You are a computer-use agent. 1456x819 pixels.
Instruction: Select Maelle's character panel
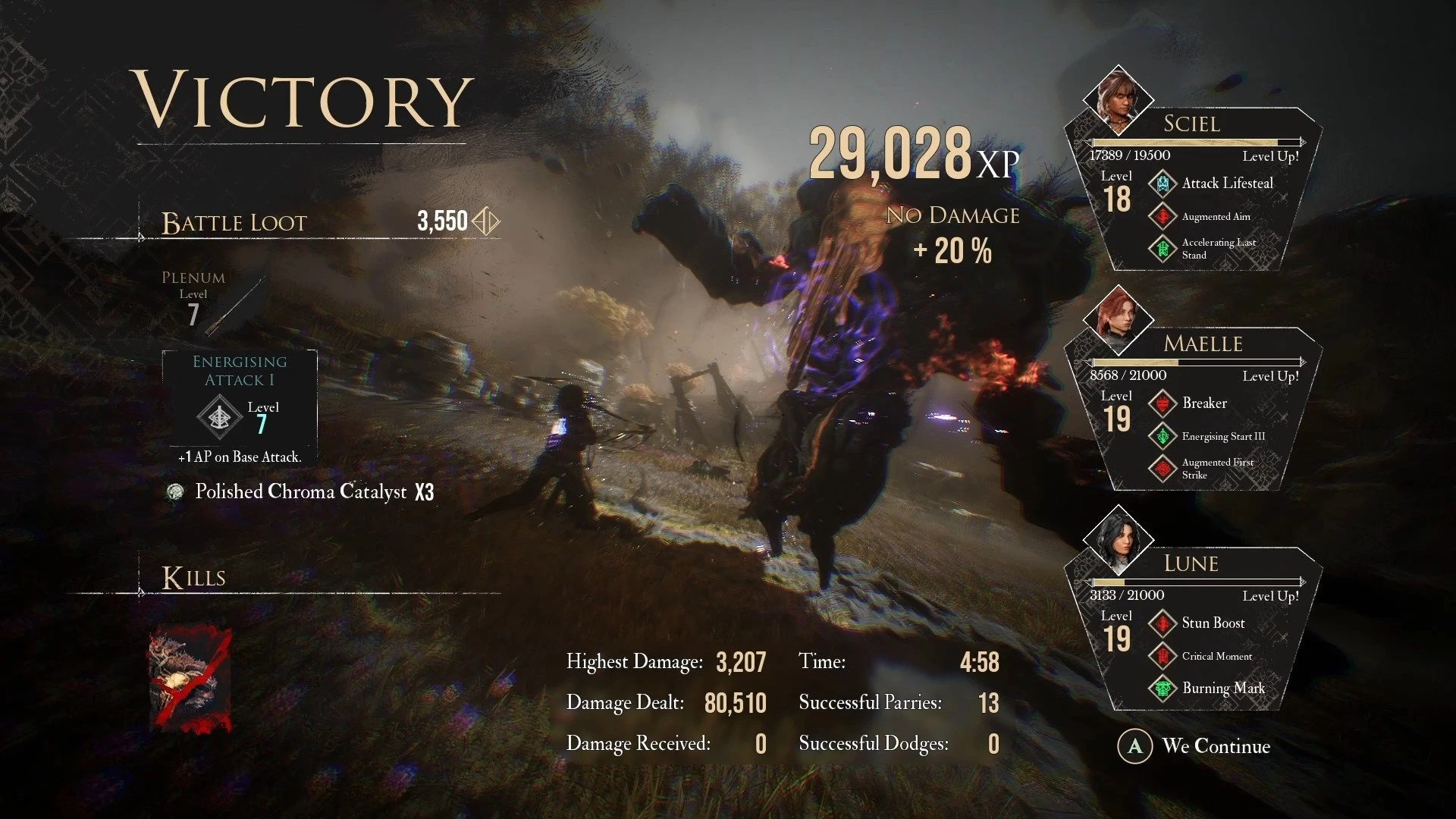click(1194, 409)
